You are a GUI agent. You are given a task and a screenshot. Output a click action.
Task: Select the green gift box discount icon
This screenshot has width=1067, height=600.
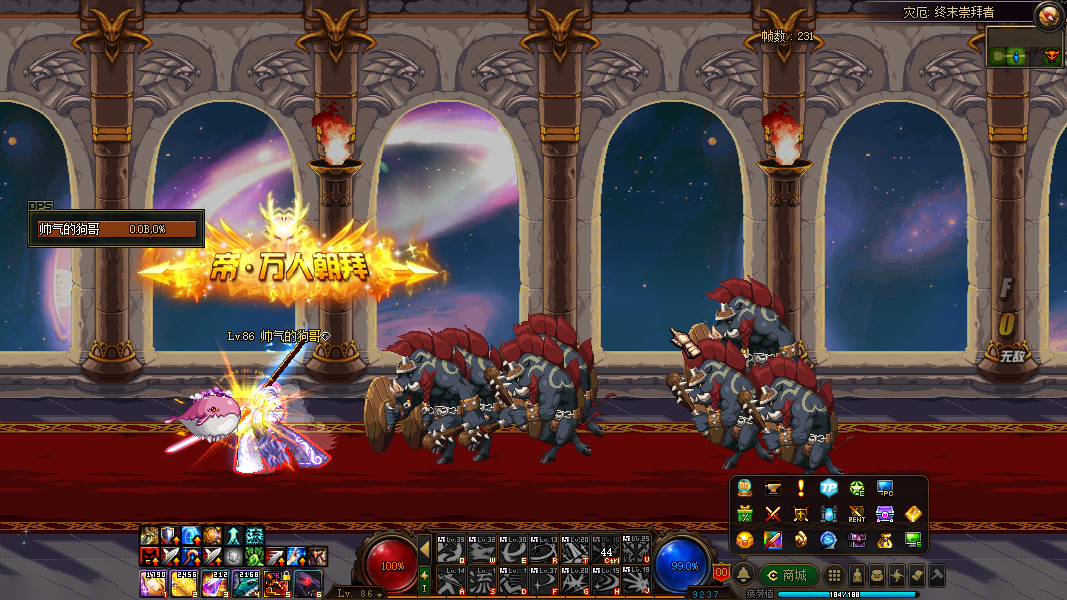[744, 514]
